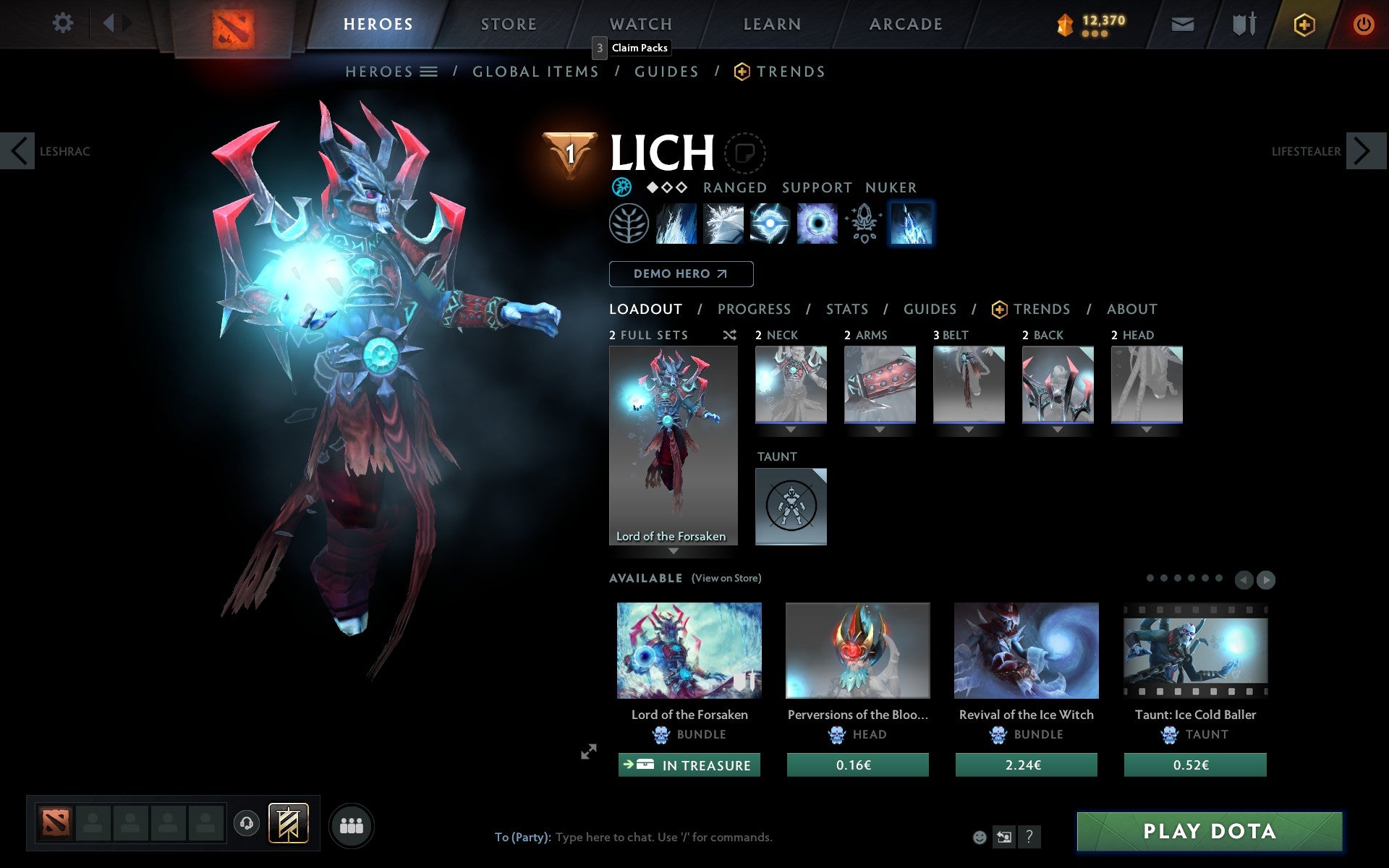Expand the Neck items dropdown arrow

point(791,428)
